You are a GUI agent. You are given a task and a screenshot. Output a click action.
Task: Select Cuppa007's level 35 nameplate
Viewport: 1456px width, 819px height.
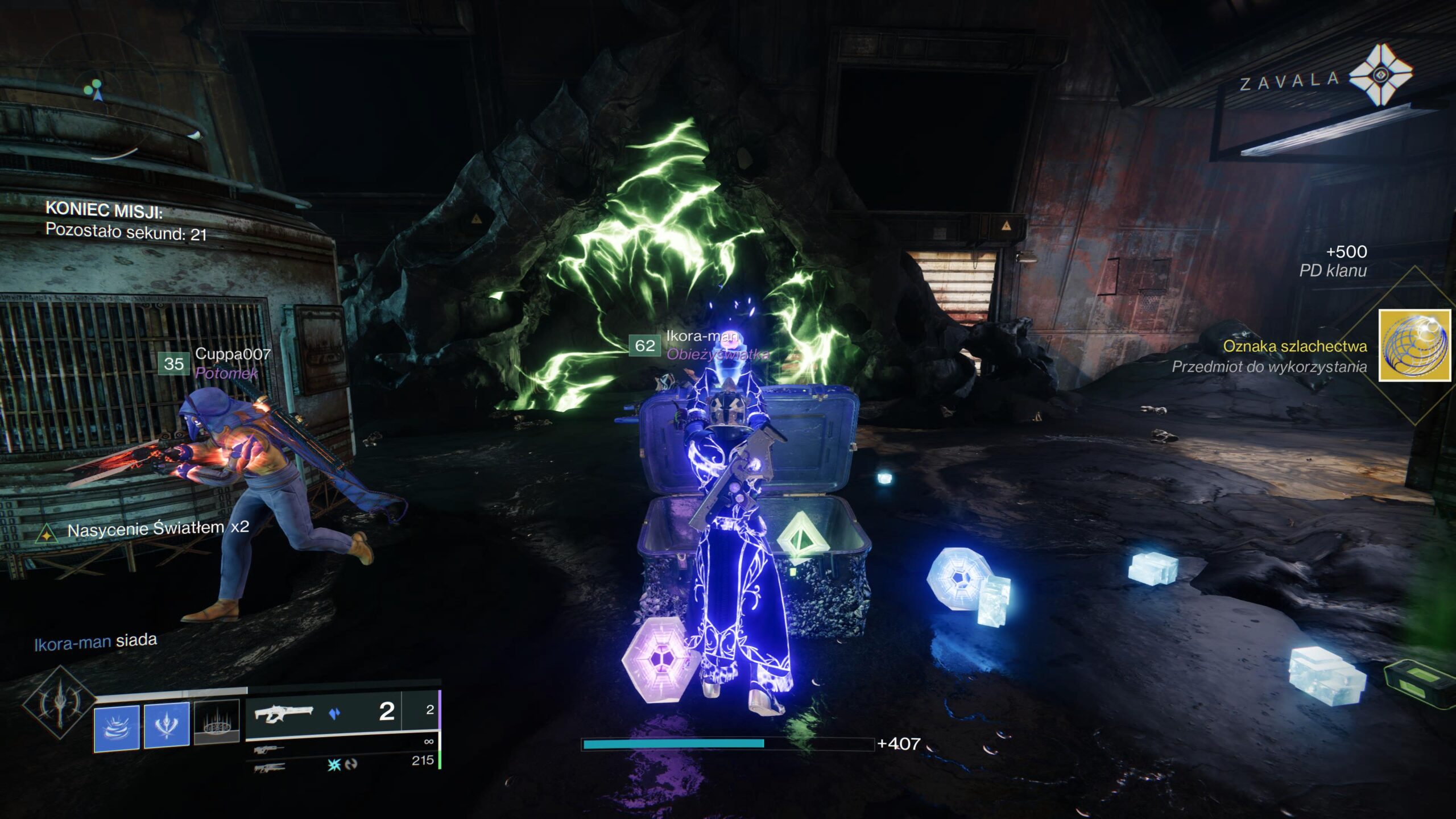[x=174, y=363]
